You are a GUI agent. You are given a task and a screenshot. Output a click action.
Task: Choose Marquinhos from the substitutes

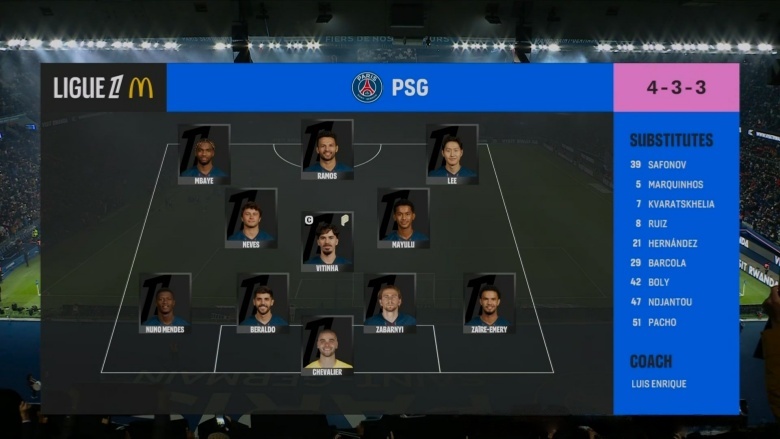point(668,184)
